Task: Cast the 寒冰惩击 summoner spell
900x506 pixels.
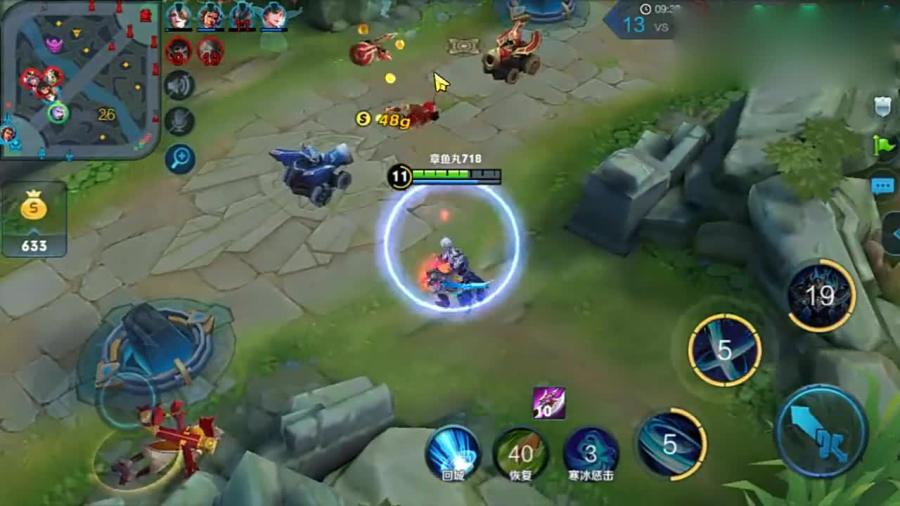Action: click(x=590, y=452)
